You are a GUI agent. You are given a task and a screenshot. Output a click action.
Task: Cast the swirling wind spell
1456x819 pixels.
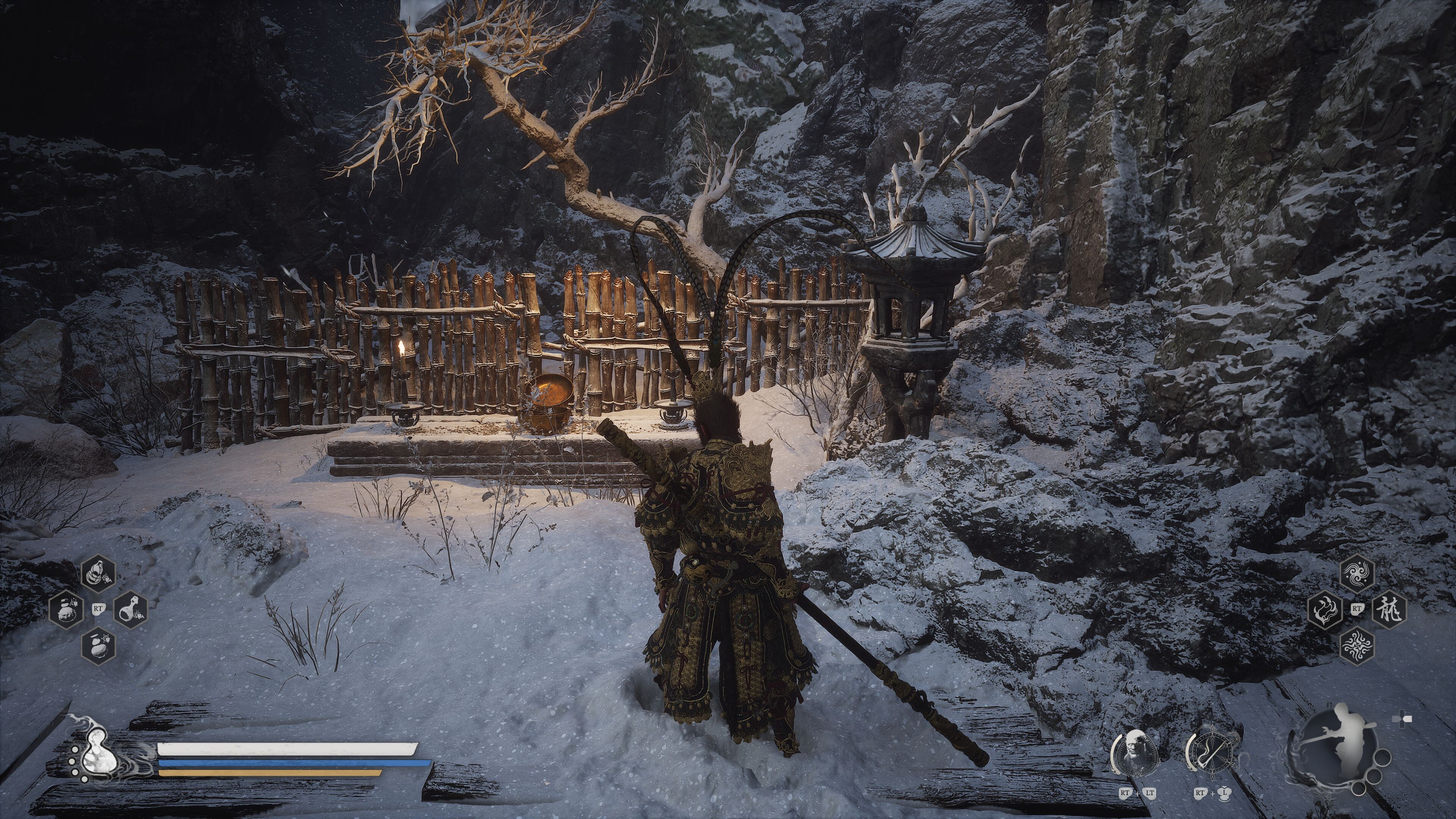[1357, 574]
